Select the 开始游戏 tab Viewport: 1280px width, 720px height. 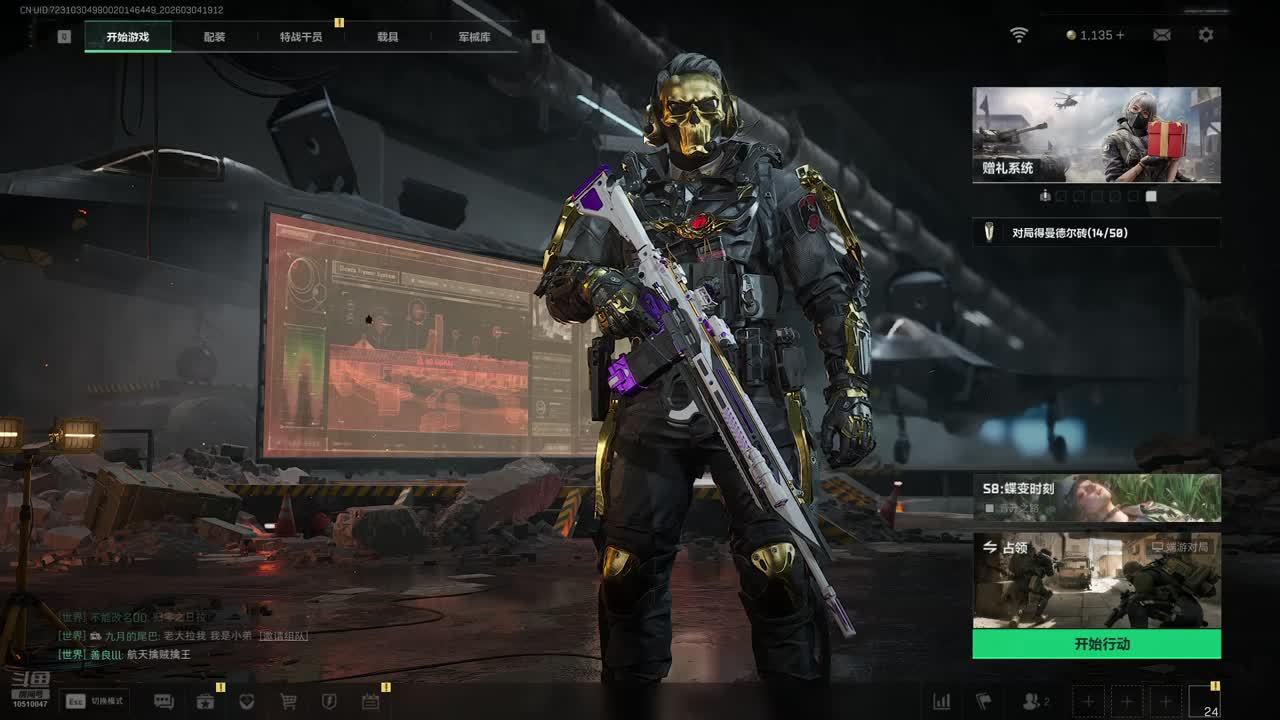coord(128,37)
